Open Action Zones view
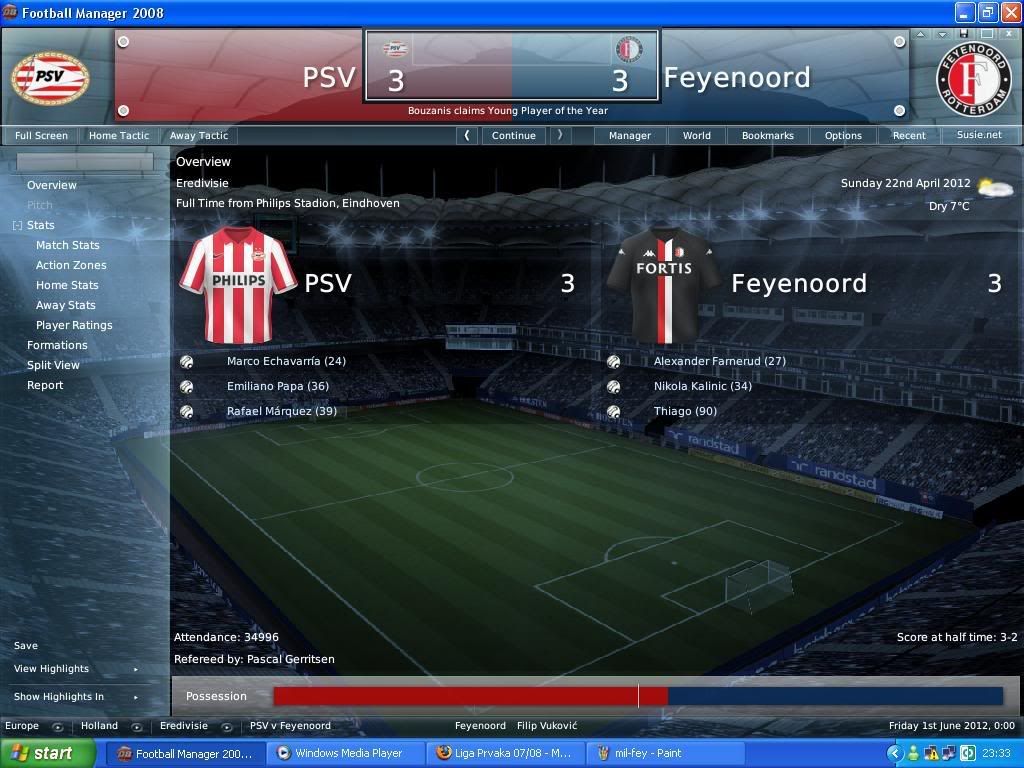 click(71, 265)
